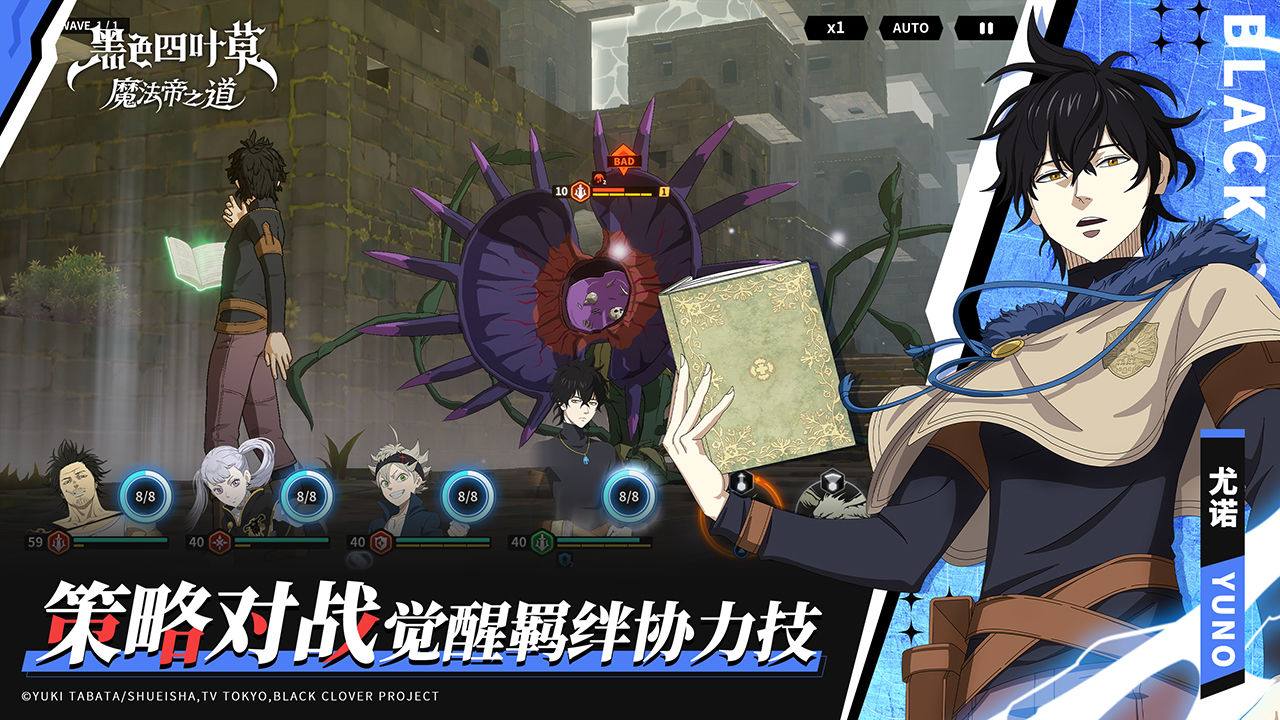Use the glowing arrow skill button
This screenshot has width=1280, height=720.
pyautogui.click(x=741, y=483)
